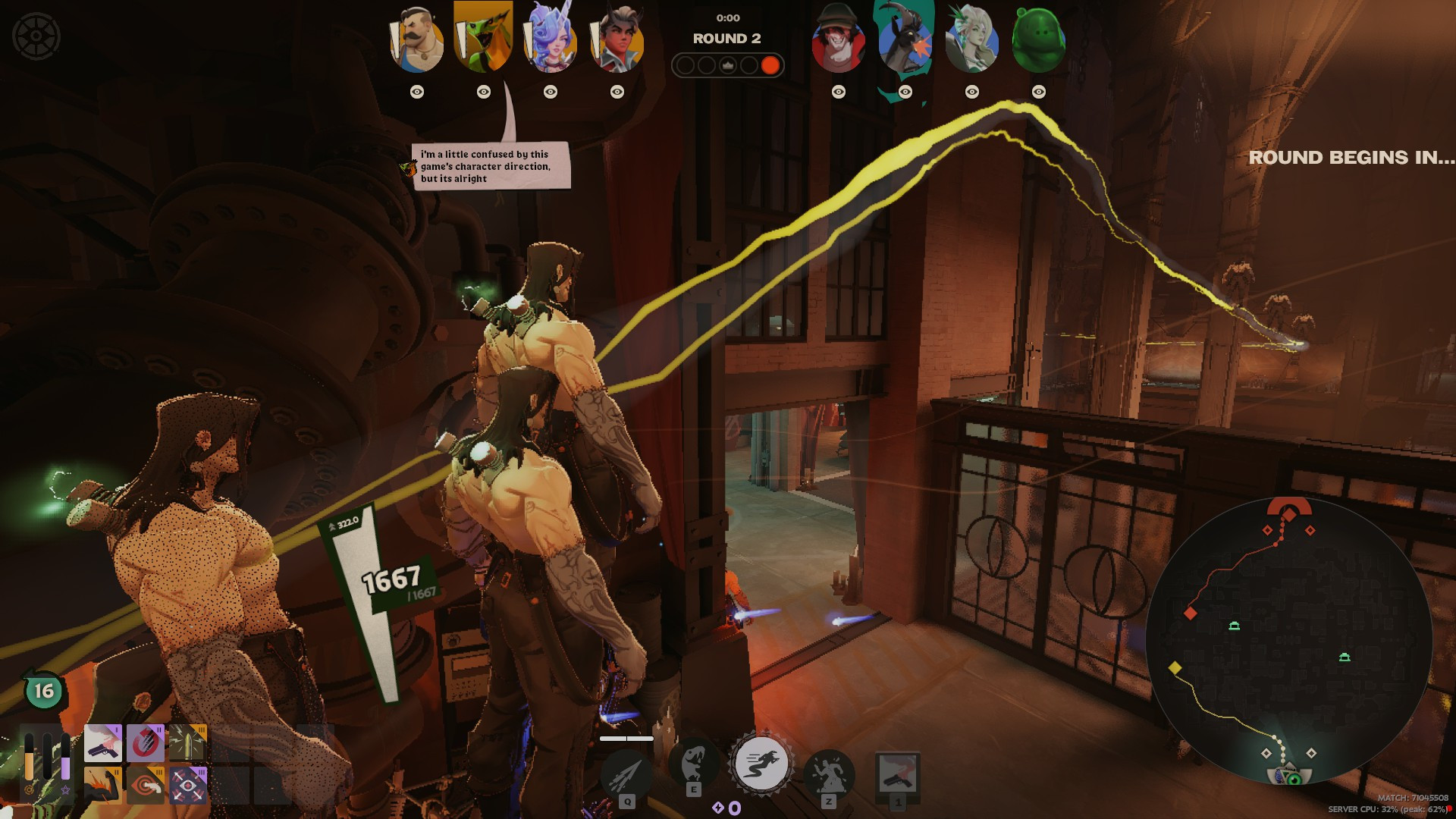Select the flexing arm item slot
The width and height of the screenshot is (1456, 819).
(x=102, y=785)
